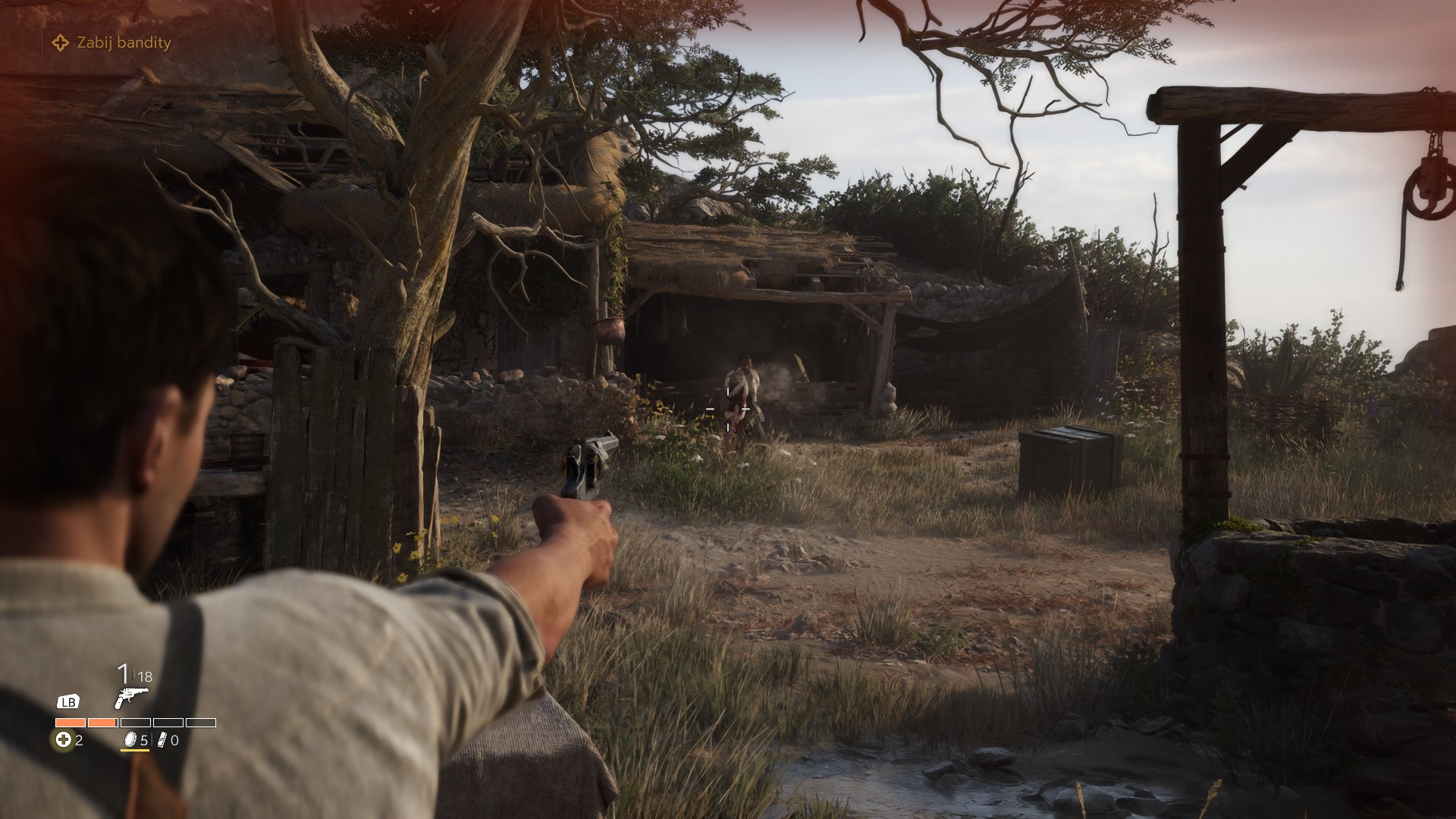Use the medkit cross icon

(x=64, y=740)
